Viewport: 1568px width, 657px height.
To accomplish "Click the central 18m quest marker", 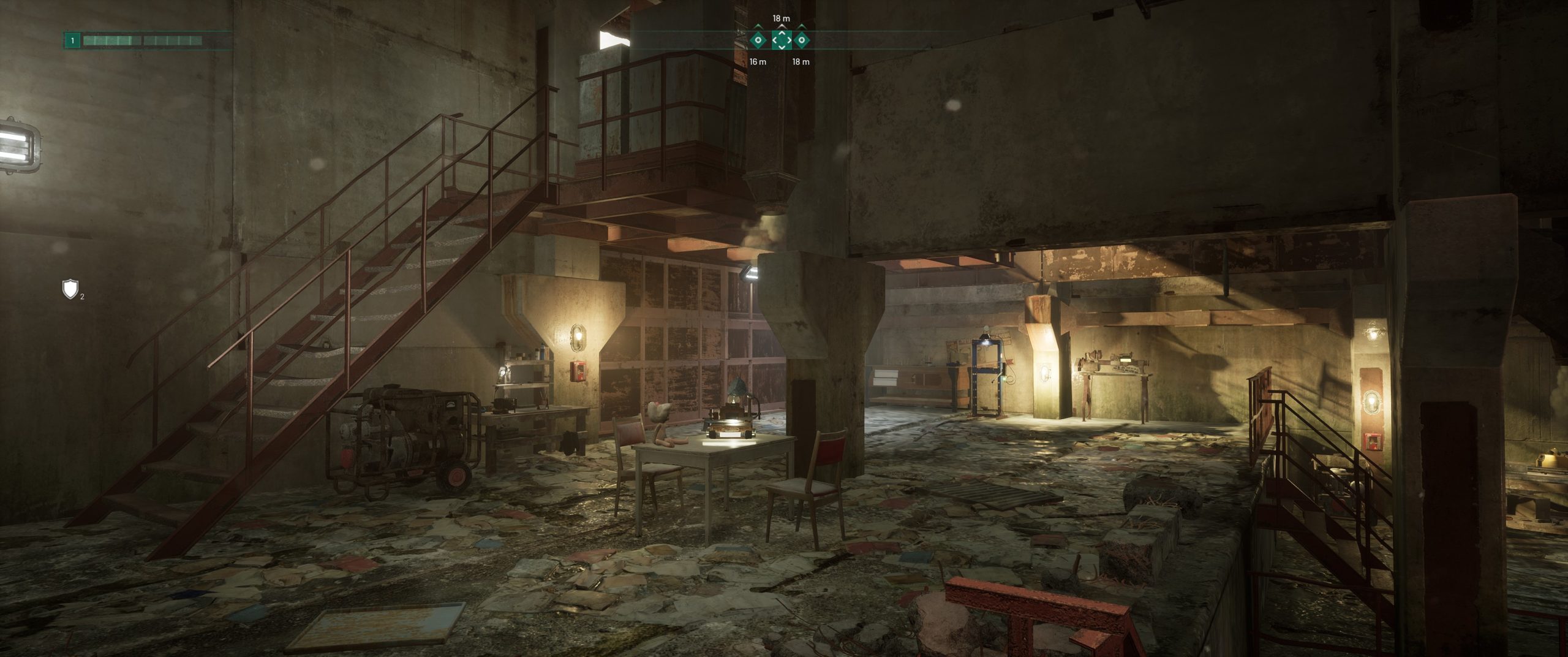I will coord(782,41).
